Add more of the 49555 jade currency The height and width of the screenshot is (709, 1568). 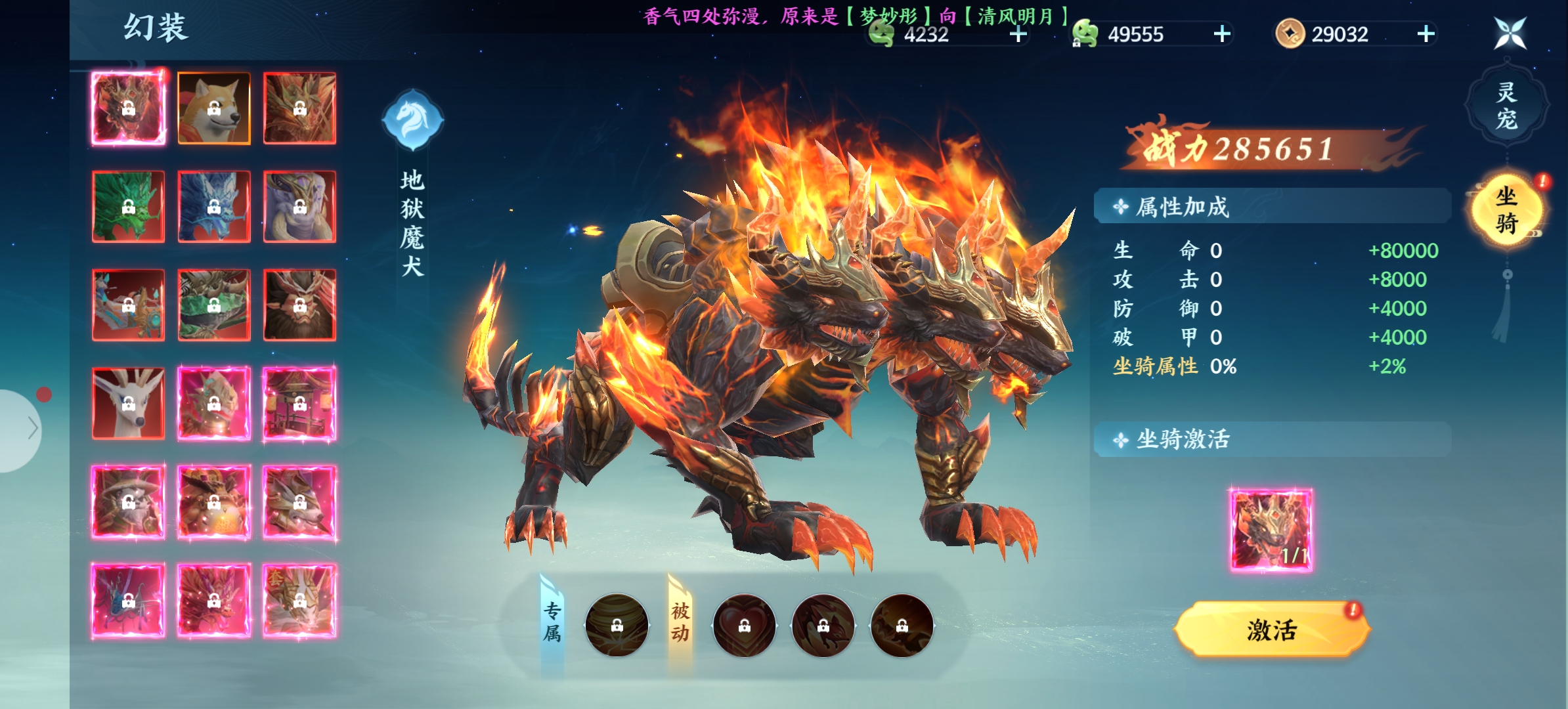1222,34
